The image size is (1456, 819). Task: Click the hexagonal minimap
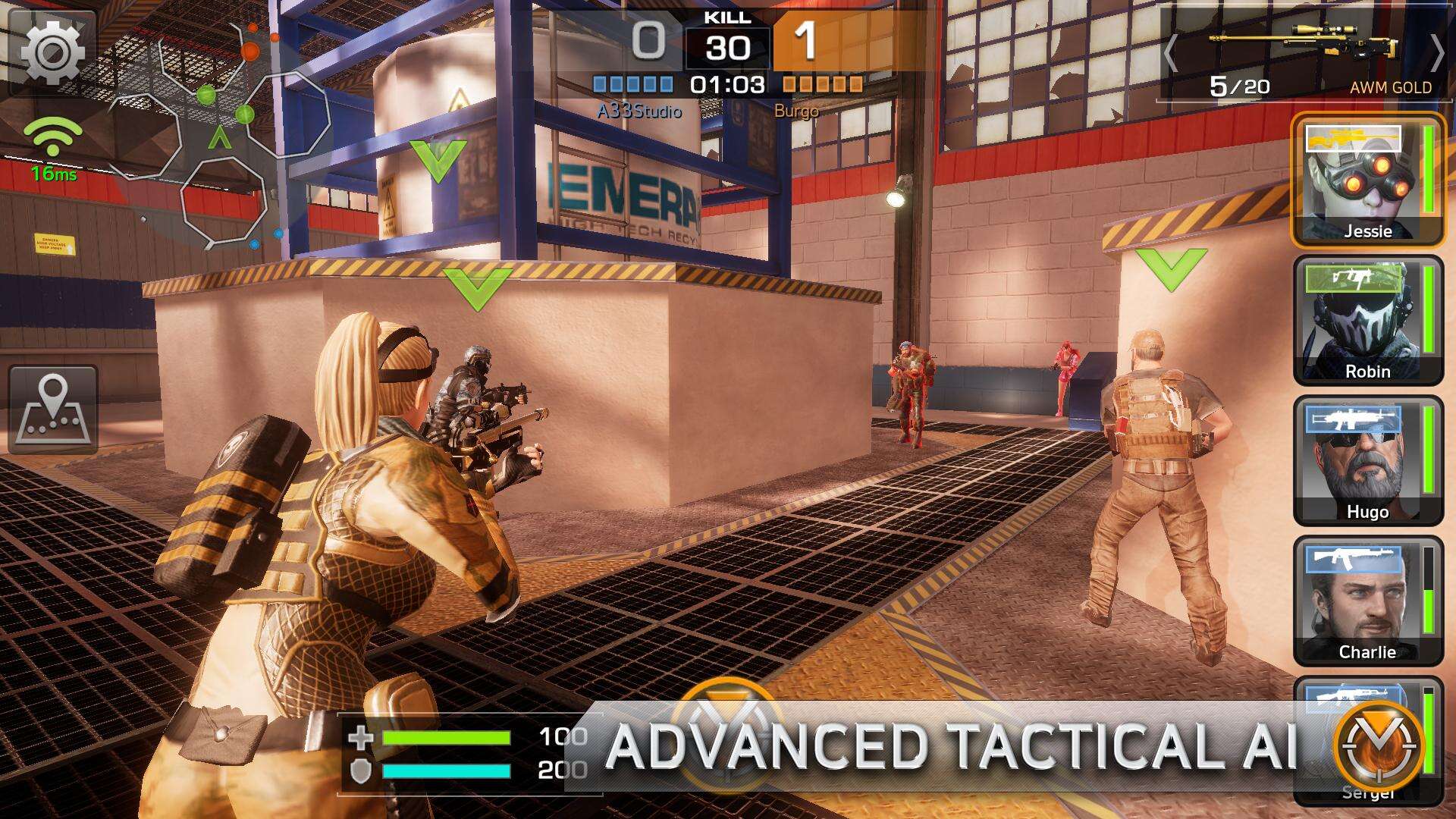220,136
